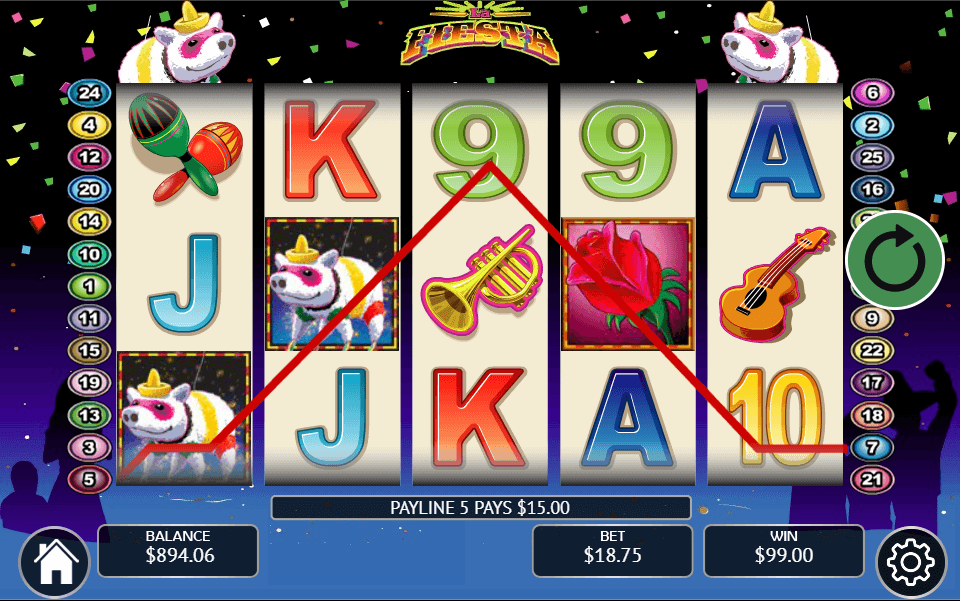Show payline 10
Viewport: 961px width, 601px height.
pos(89,254)
